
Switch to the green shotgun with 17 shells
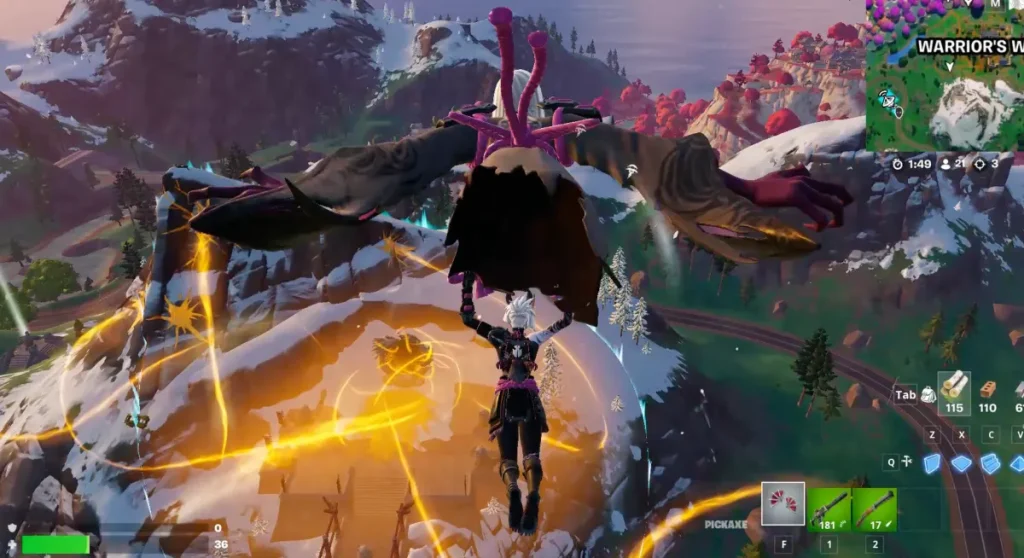point(874,508)
